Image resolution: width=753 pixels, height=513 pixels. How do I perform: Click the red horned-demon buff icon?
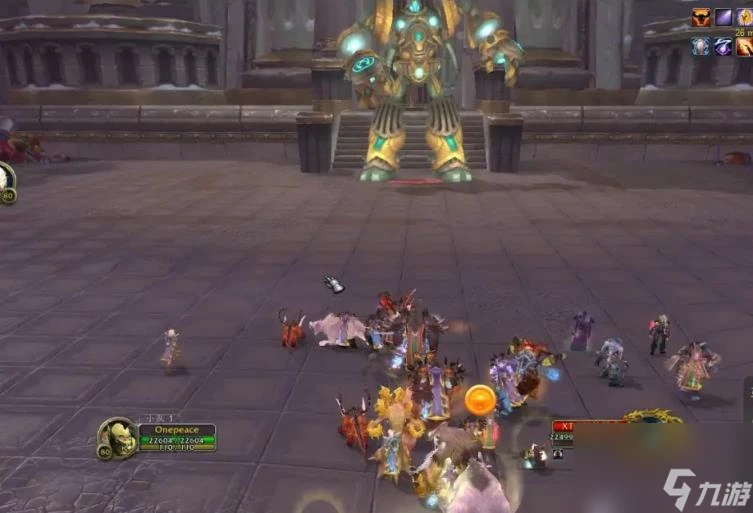point(703,17)
